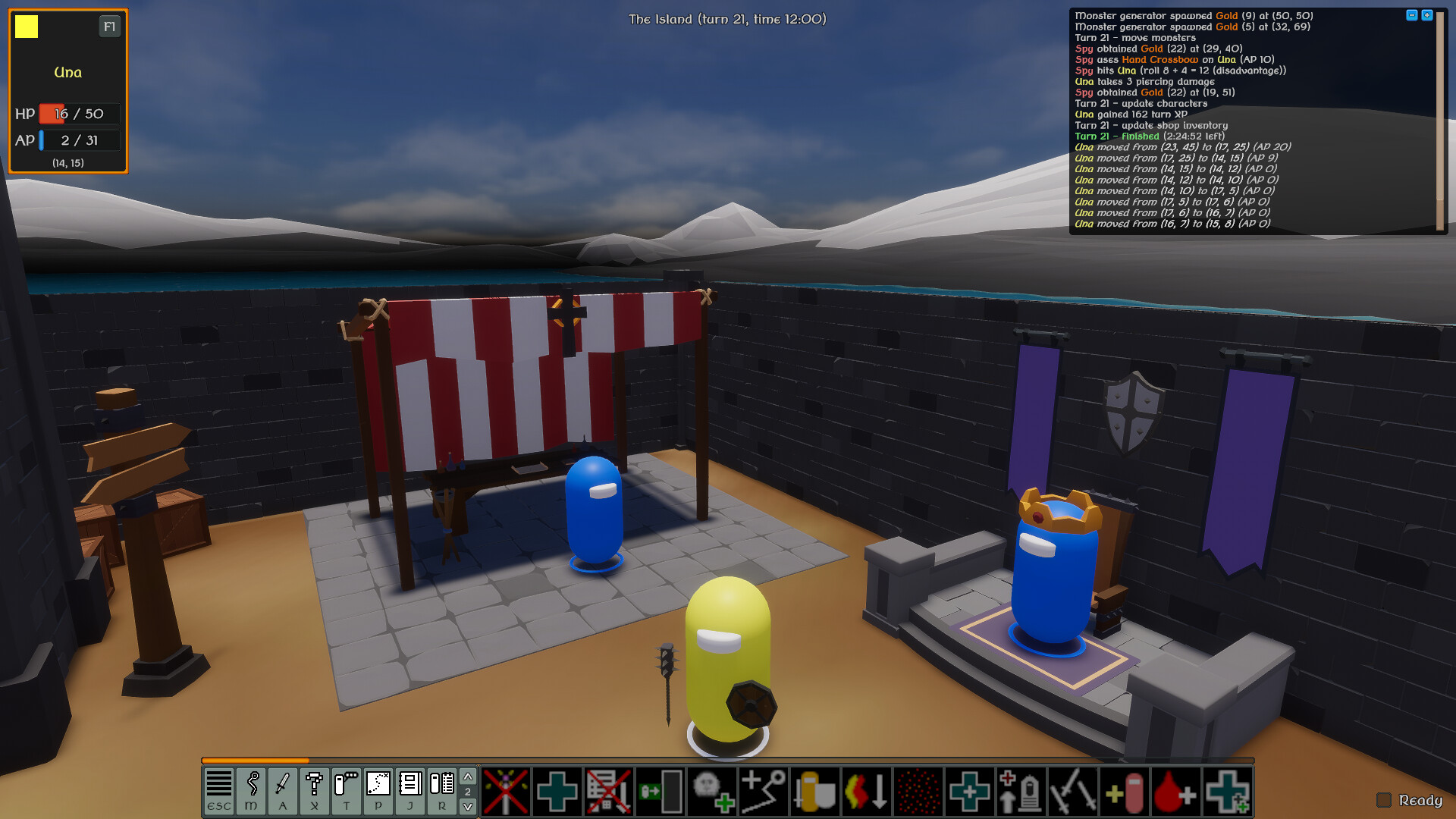Image resolution: width=1456 pixels, height=819 pixels.
Task: Select the crossed swords hotbar icon
Action: pos(1072,792)
